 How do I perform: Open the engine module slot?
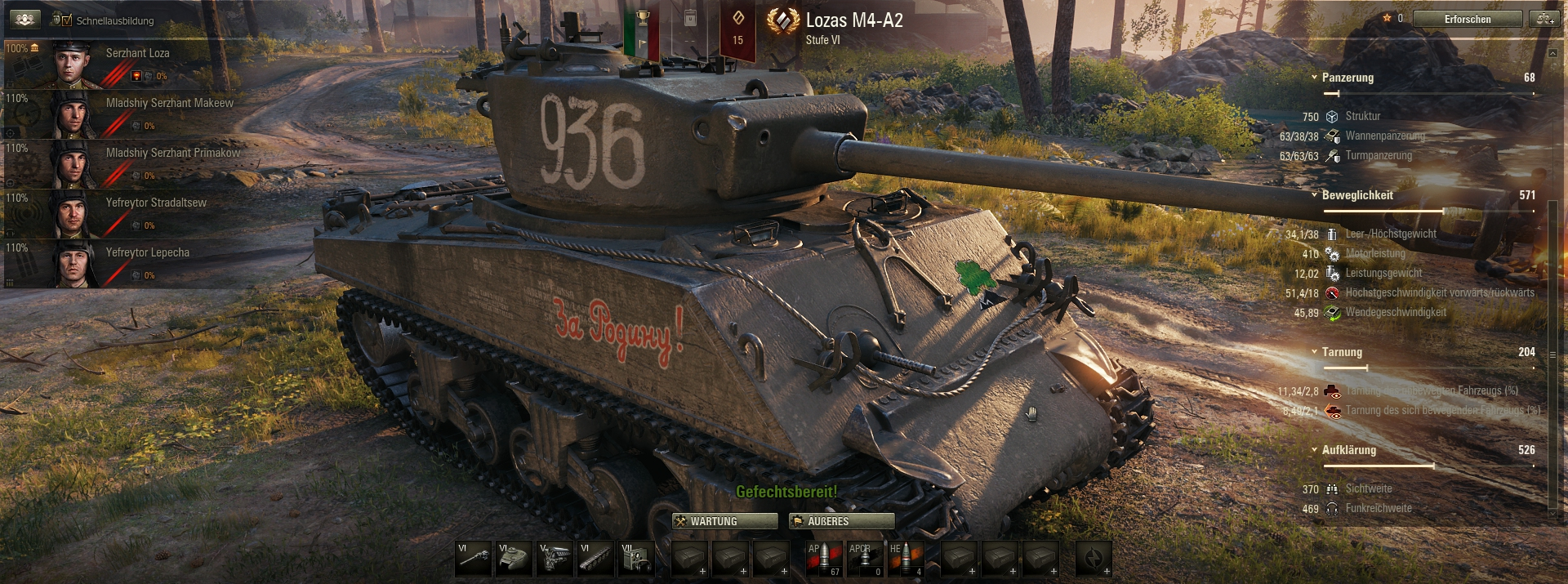(x=555, y=559)
